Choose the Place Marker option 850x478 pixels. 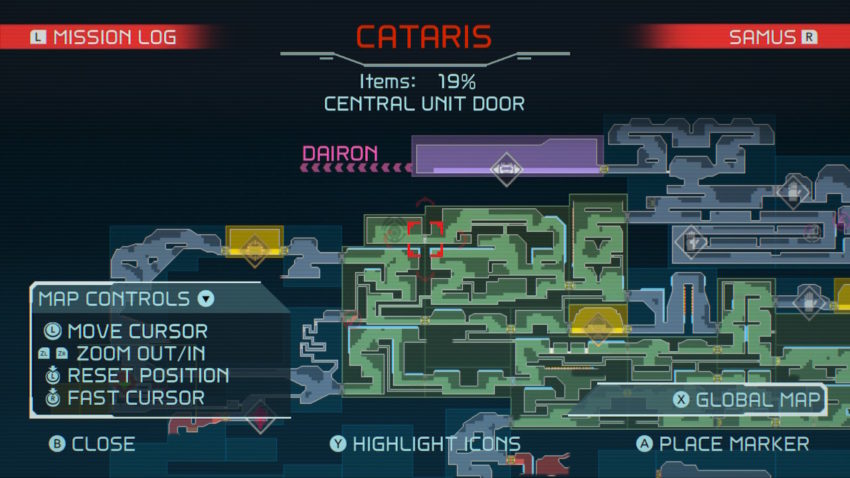pos(723,443)
